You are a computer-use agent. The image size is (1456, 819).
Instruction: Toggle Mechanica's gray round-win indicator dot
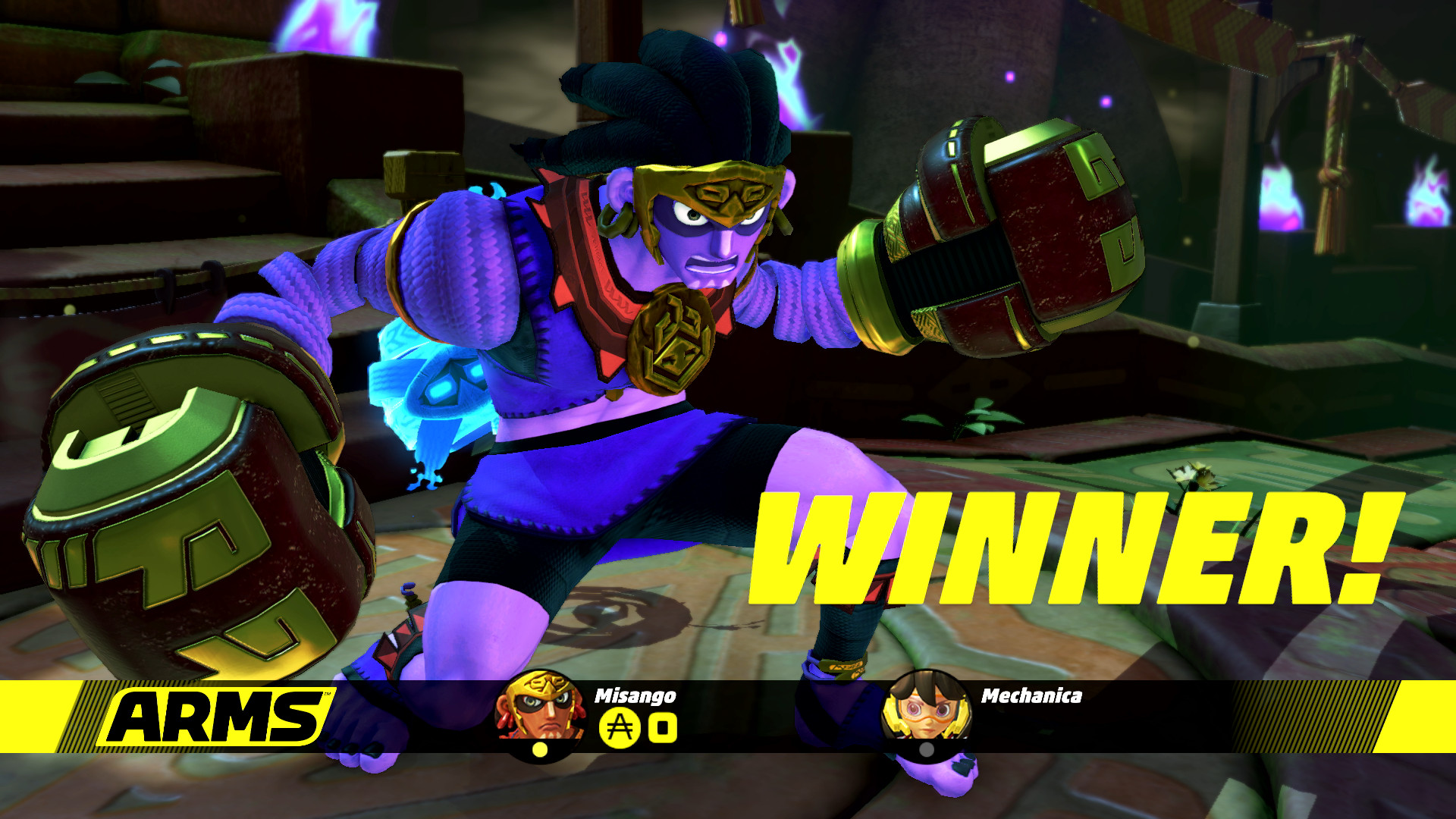click(927, 751)
